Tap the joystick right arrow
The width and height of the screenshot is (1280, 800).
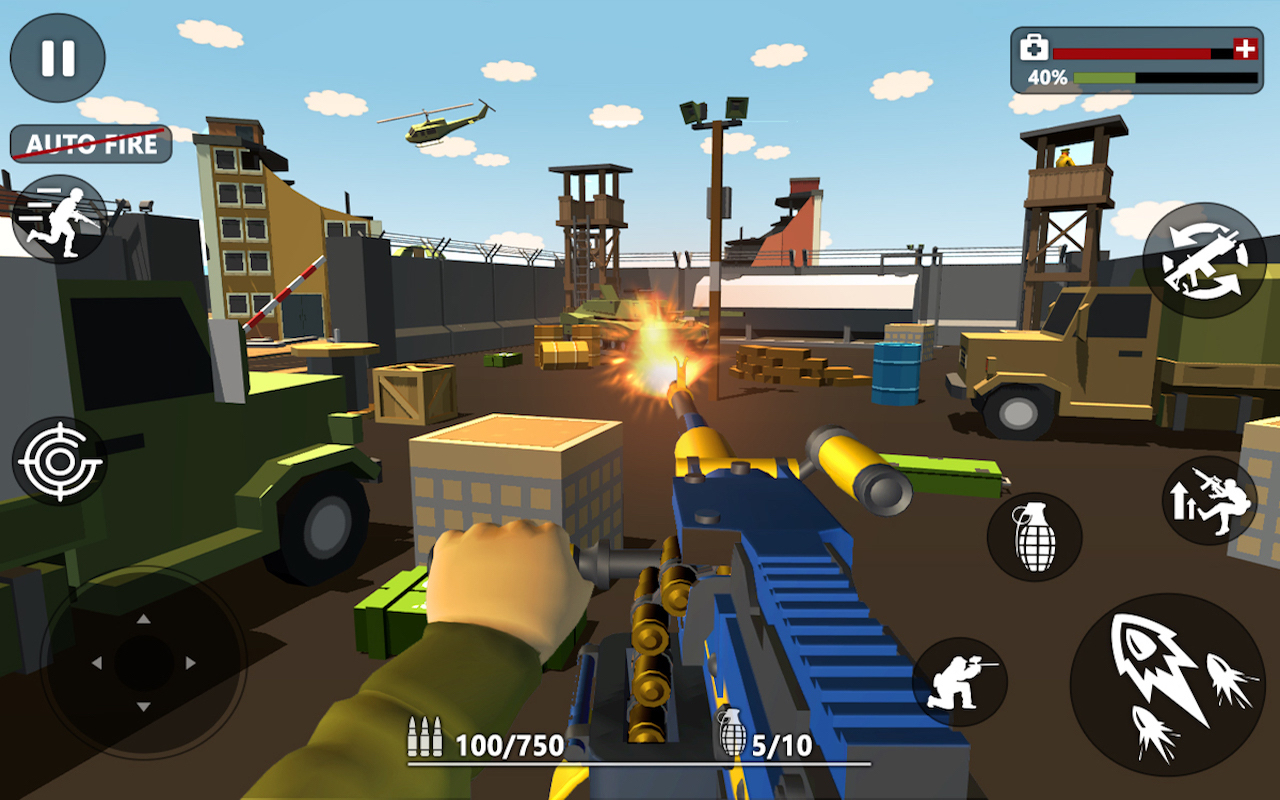coord(189,663)
